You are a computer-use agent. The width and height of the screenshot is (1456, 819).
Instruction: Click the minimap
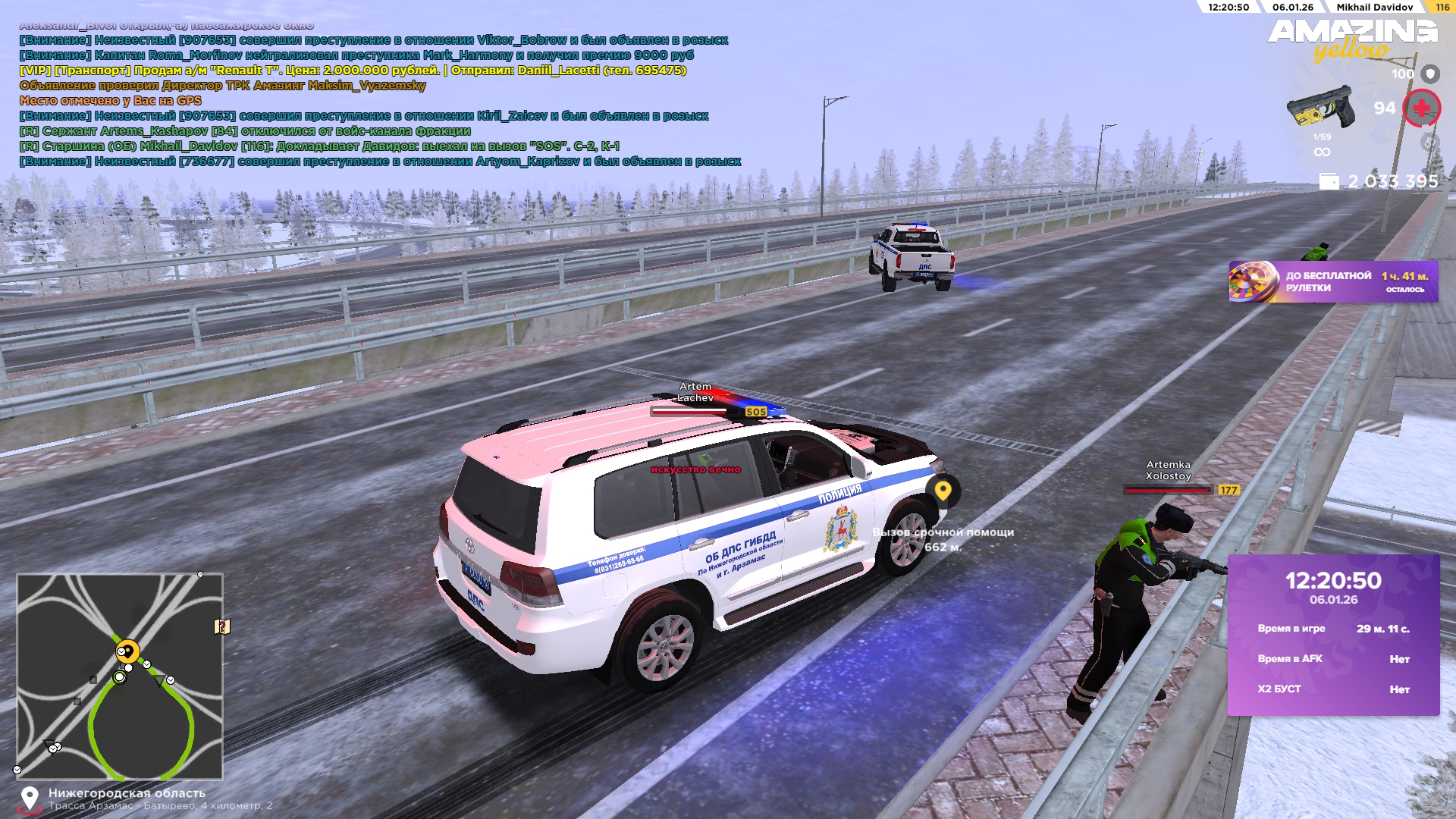(x=120, y=676)
